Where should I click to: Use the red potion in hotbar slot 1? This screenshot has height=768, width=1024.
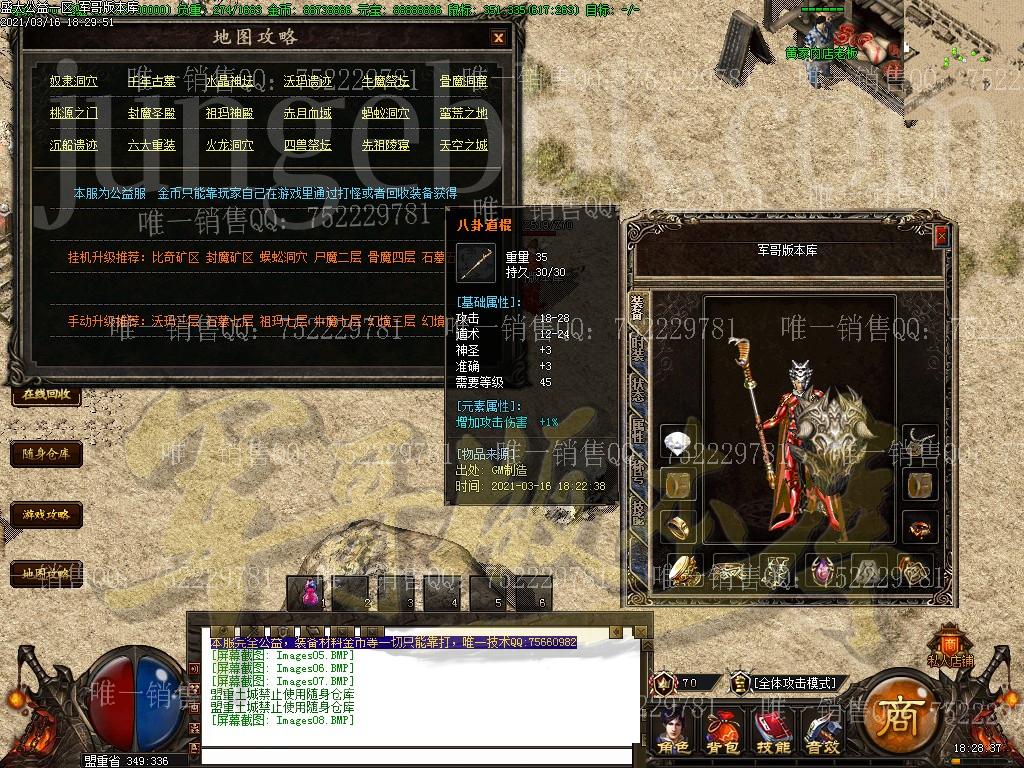tap(308, 592)
